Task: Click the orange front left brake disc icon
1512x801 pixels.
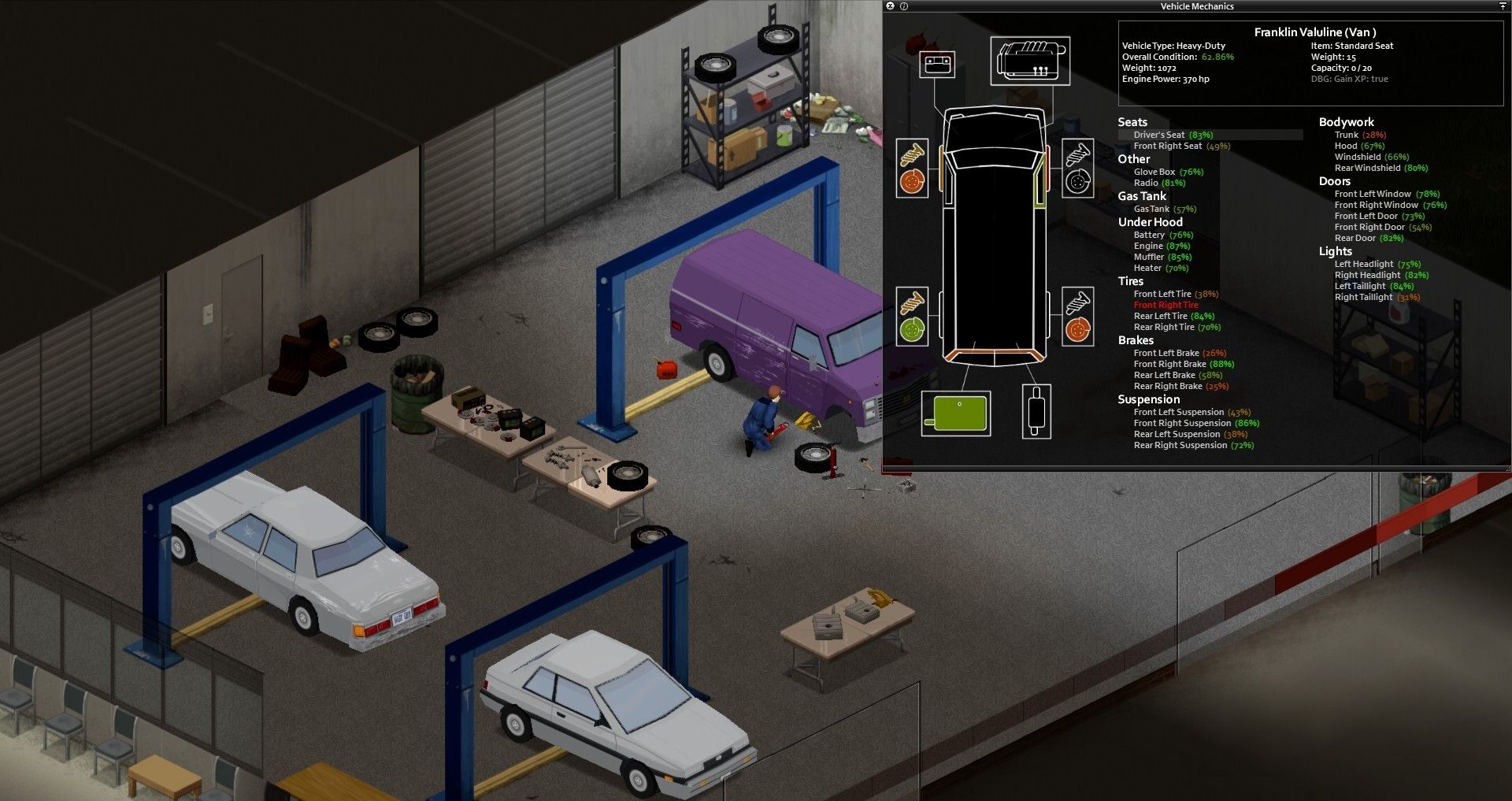Action: click(912, 180)
